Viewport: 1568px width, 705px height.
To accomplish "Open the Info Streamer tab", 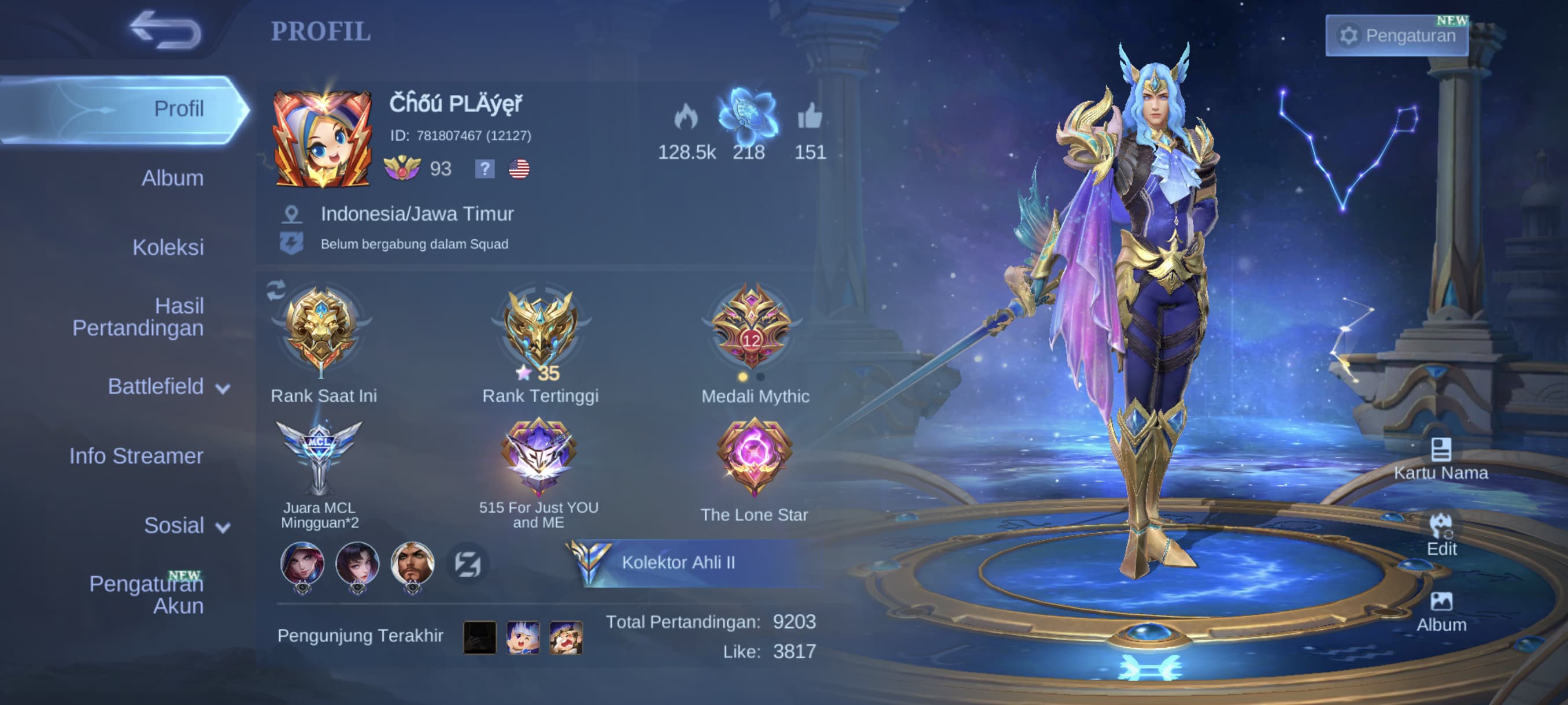I will click(x=136, y=456).
